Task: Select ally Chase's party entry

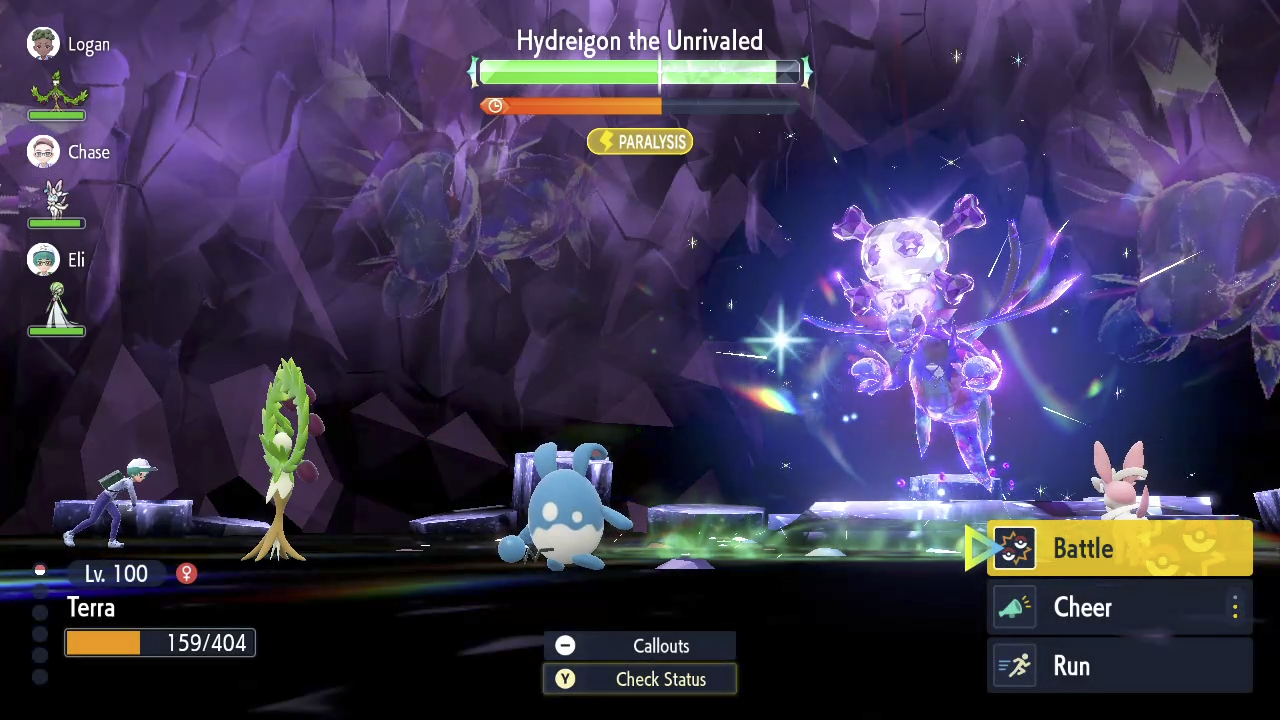Action: point(68,153)
